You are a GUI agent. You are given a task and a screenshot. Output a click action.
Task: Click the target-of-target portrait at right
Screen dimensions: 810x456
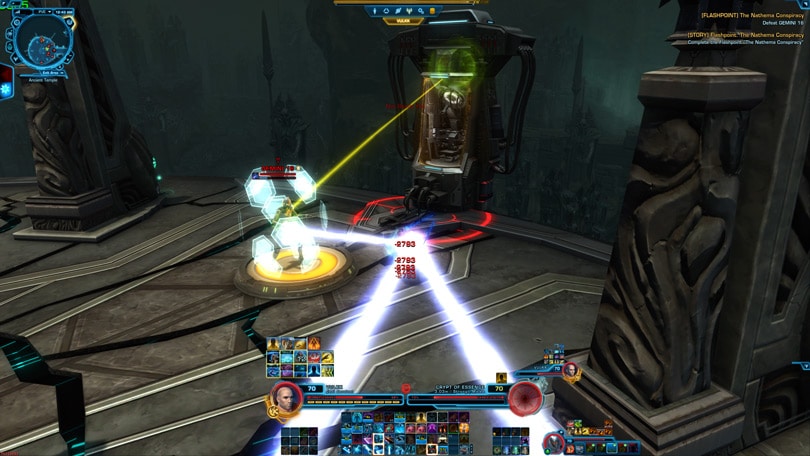coord(571,371)
